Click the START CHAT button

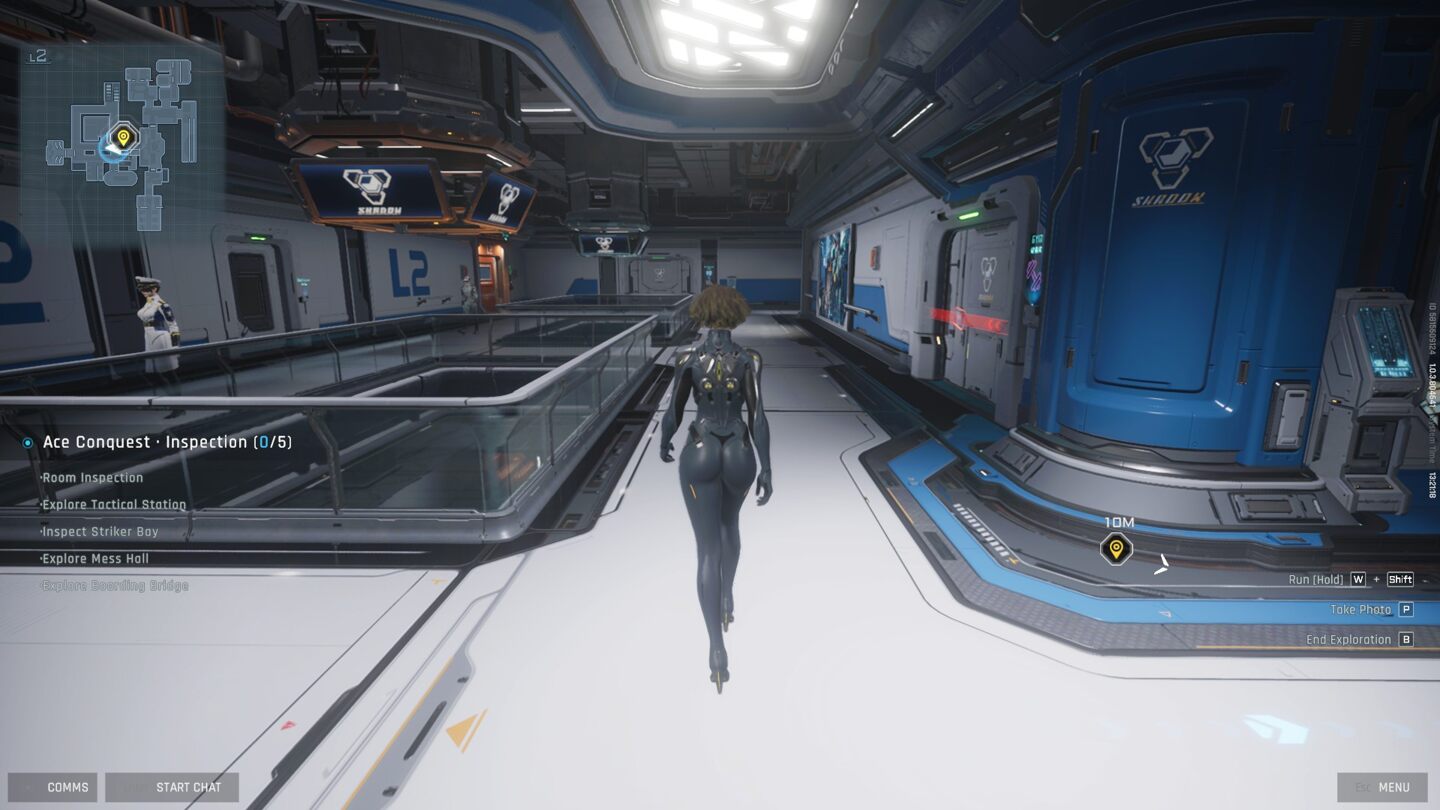pyautogui.click(x=172, y=787)
